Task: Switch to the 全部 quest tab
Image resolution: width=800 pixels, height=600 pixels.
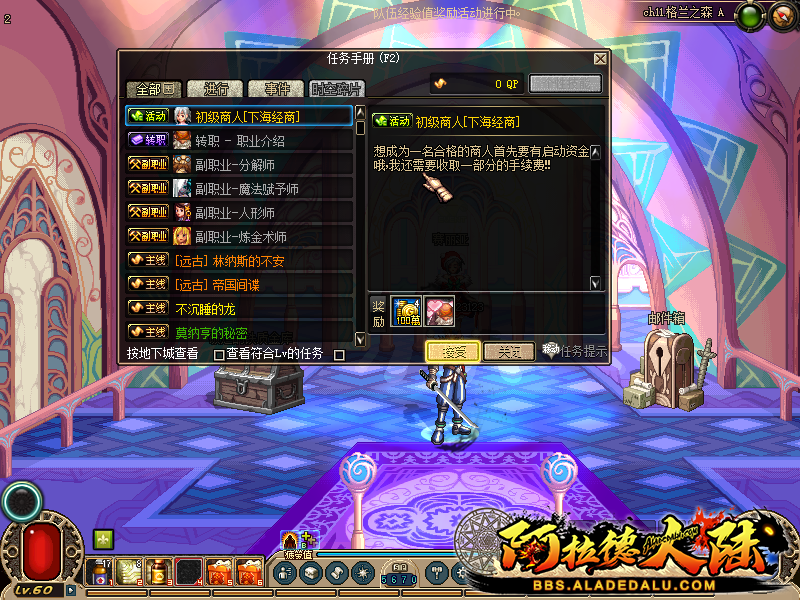Action: (x=153, y=88)
